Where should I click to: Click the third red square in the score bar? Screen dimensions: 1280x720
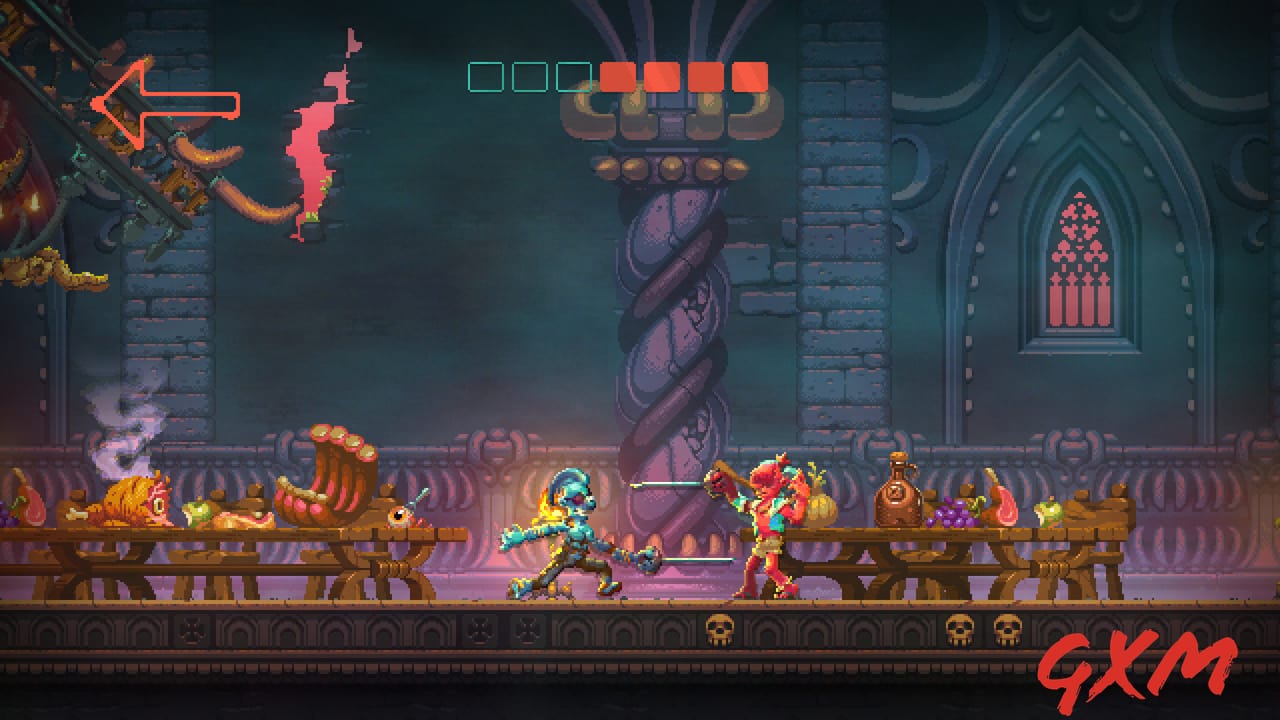pyautogui.click(x=705, y=76)
